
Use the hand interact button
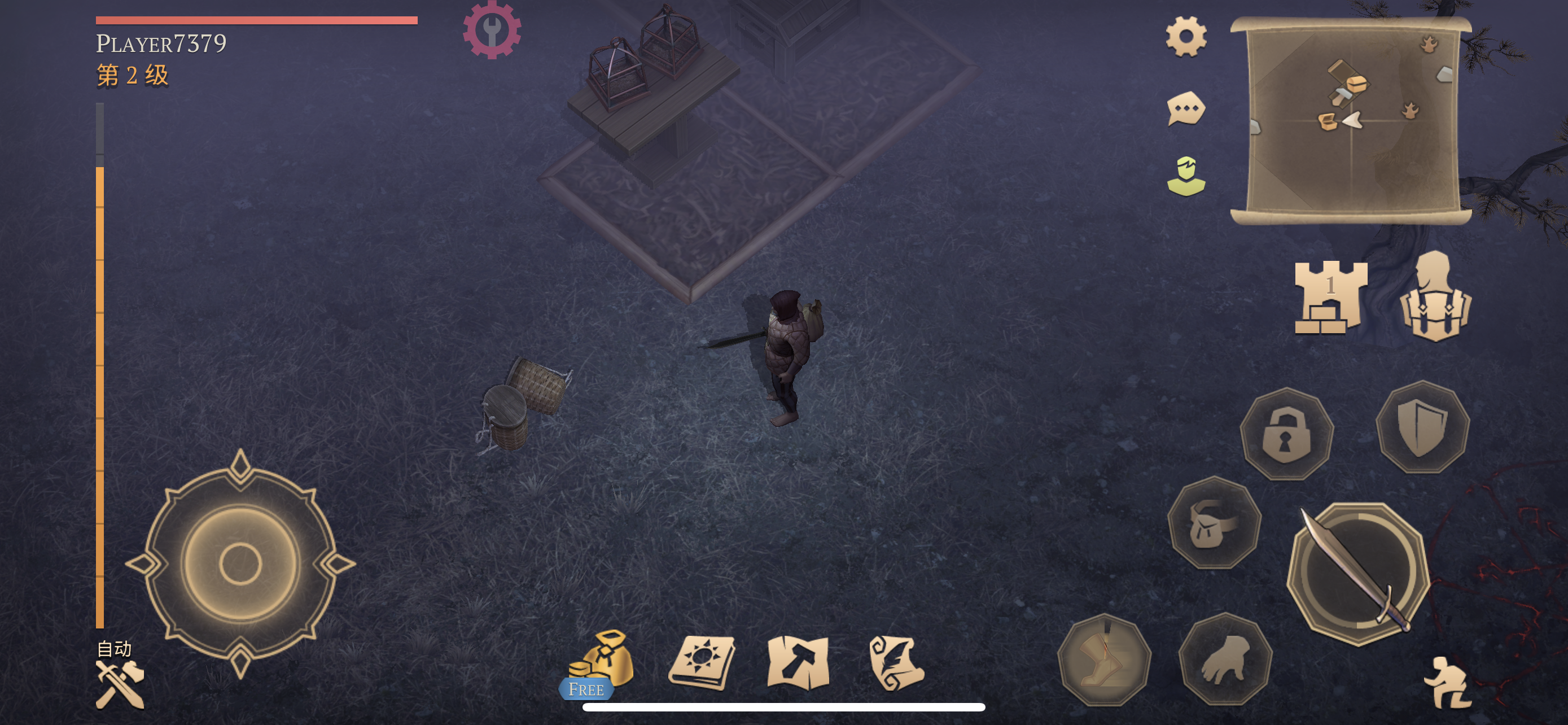point(1225,660)
